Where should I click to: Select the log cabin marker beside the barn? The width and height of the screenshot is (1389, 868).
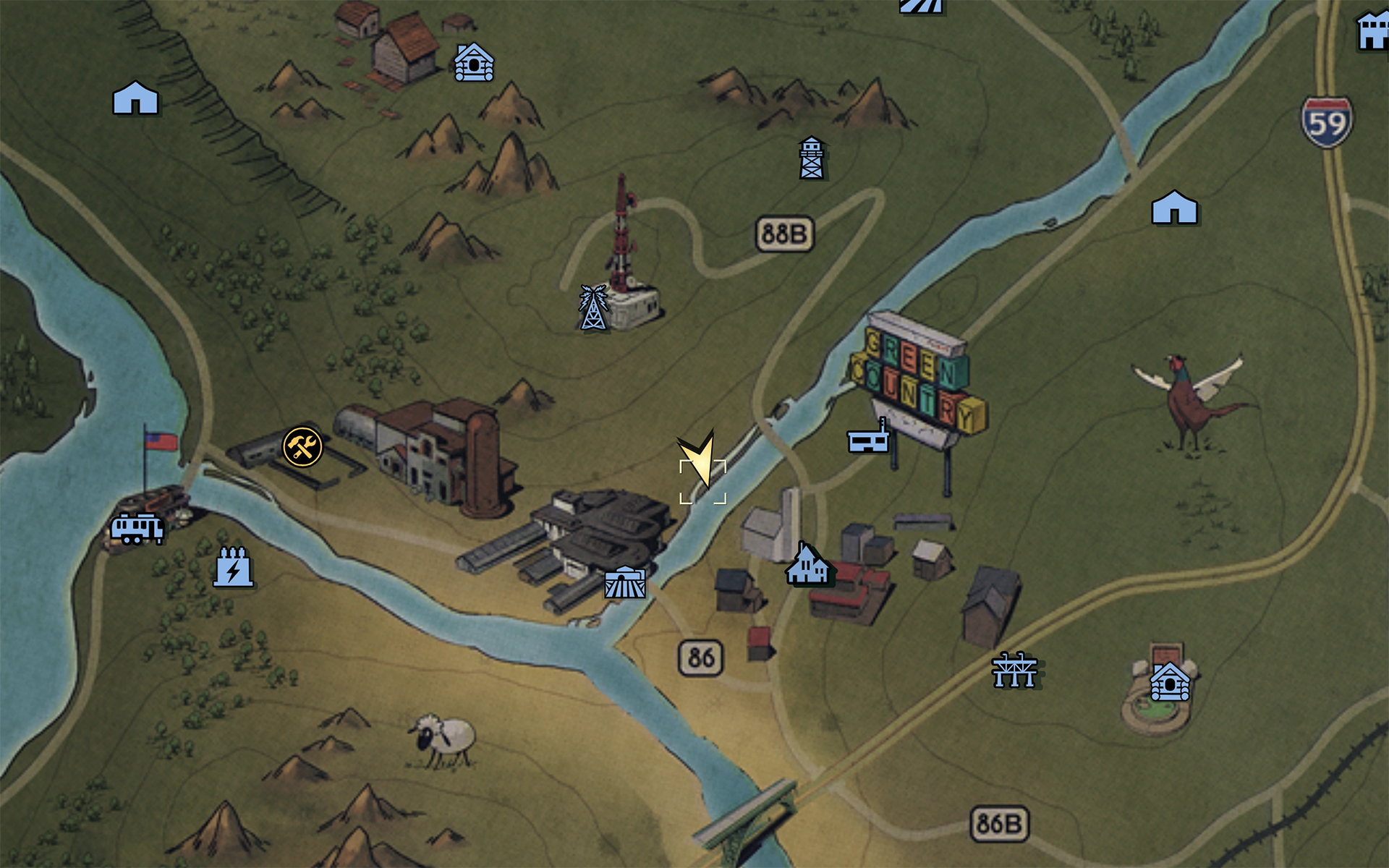[x=474, y=62]
